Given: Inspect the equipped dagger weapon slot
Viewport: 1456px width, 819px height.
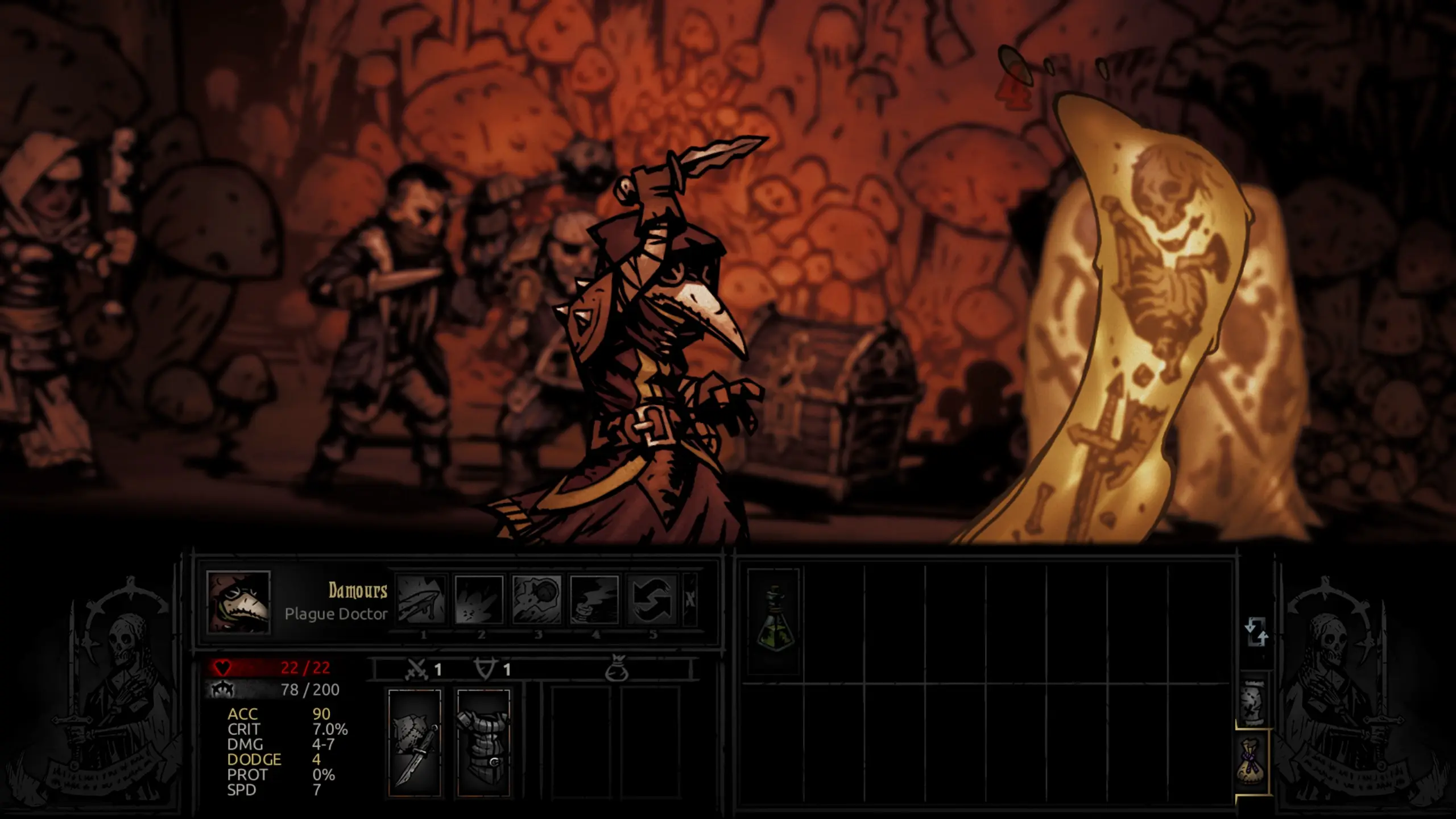Looking at the screenshot, I should pyautogui.click(x=415, y=743).
